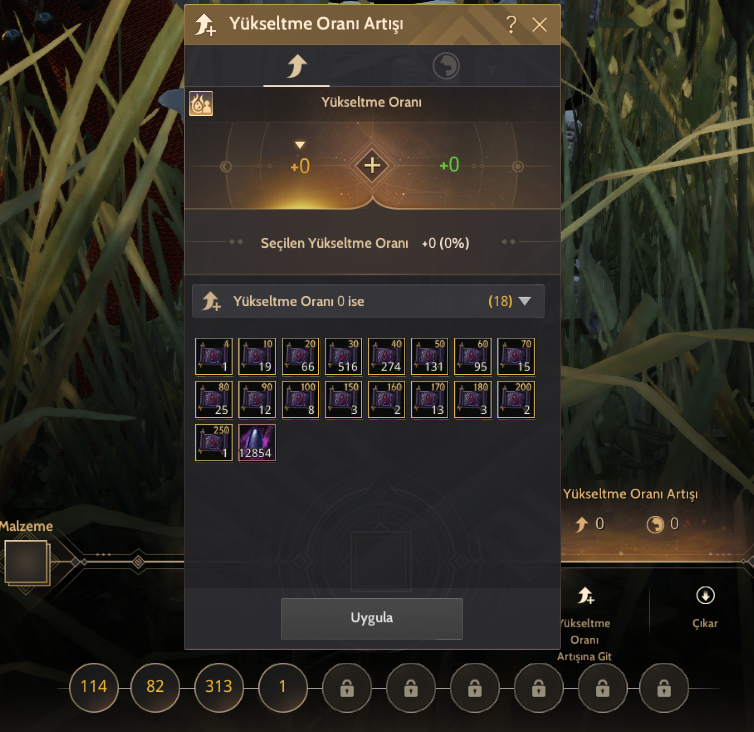
Task: Select the purple crystal item with 12854 count
Action: [x=257, y=443]
